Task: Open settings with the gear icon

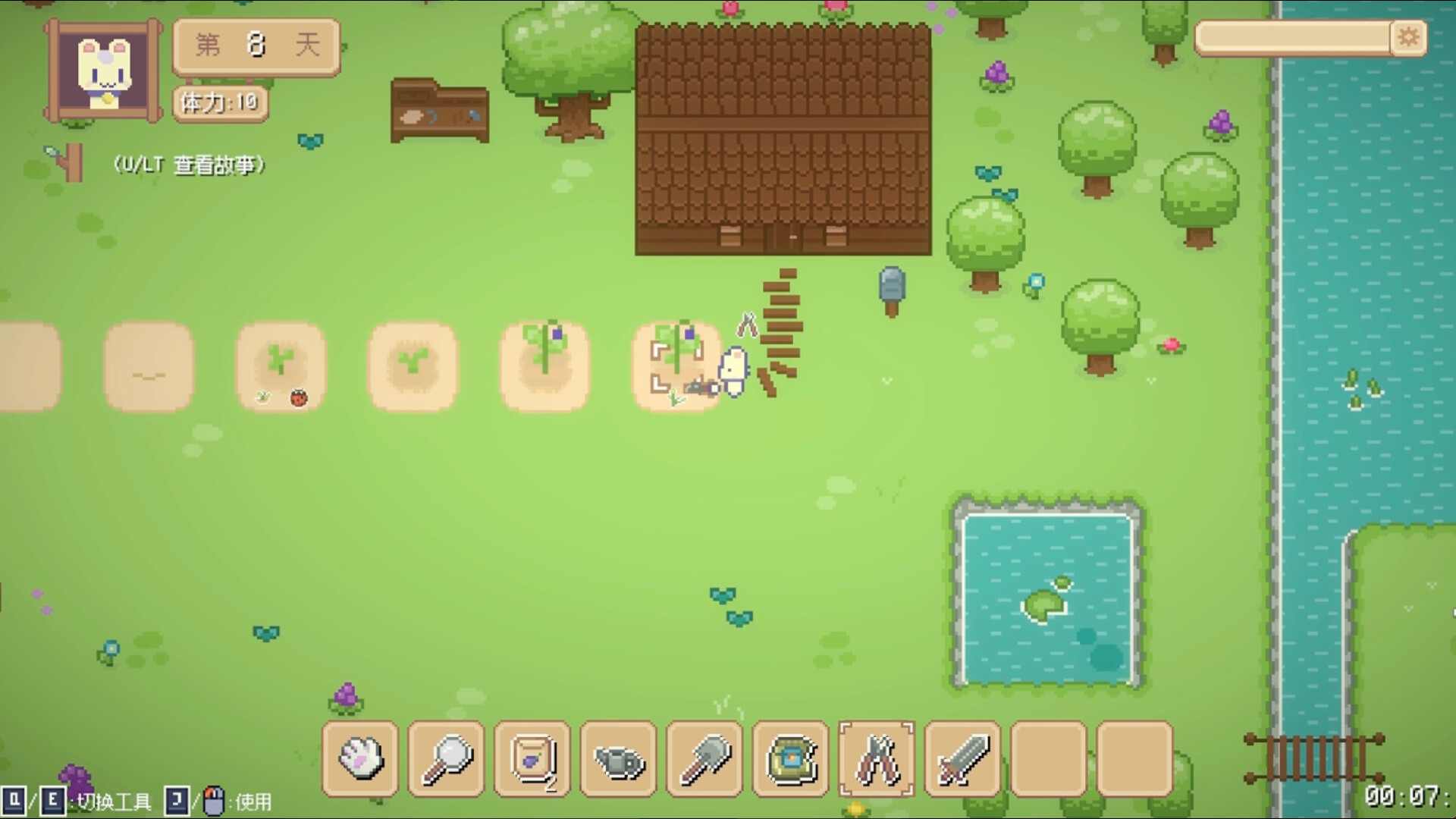Action: tap(1409, 37)
